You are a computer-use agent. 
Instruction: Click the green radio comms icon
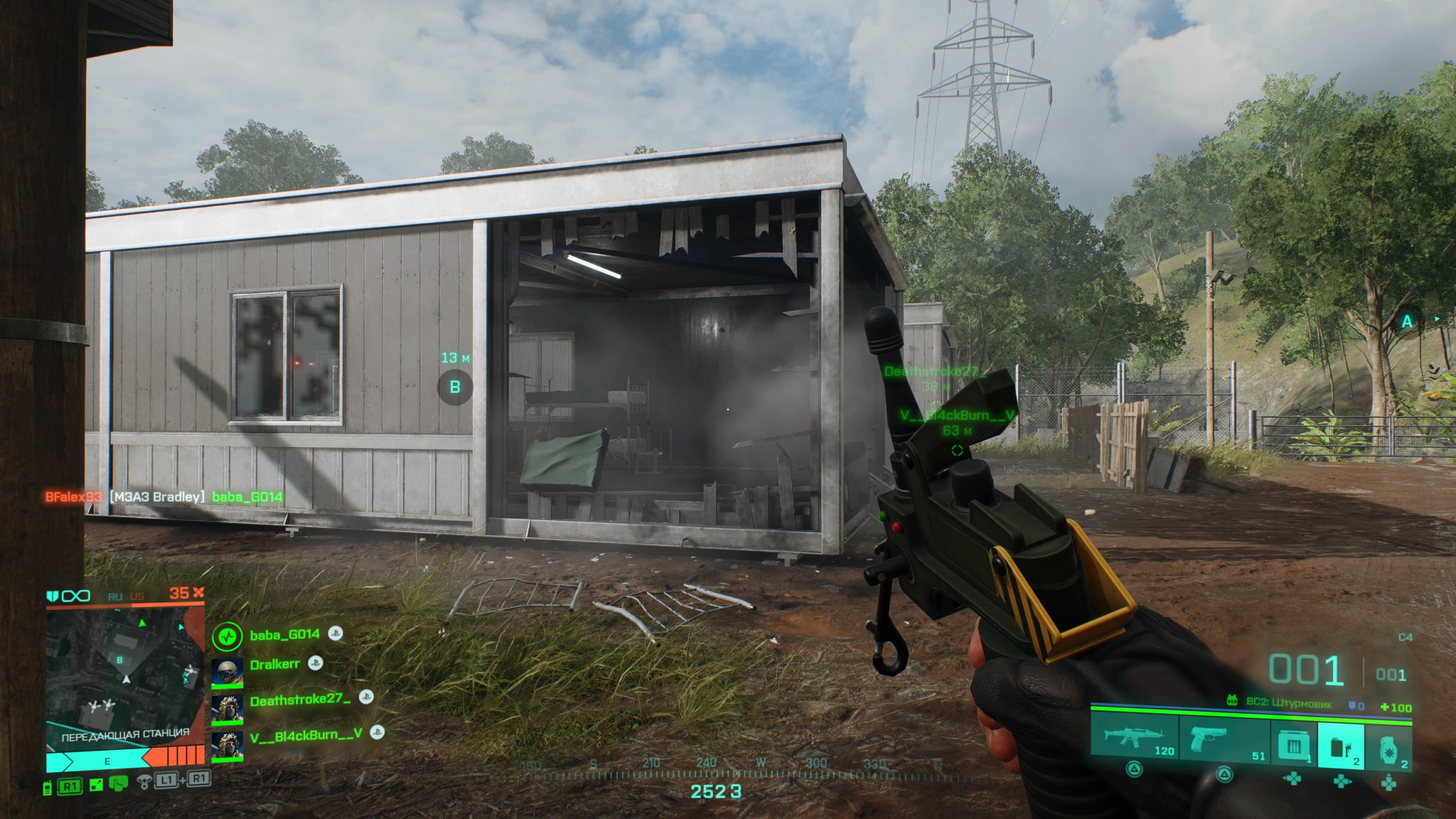click(47, 787)
